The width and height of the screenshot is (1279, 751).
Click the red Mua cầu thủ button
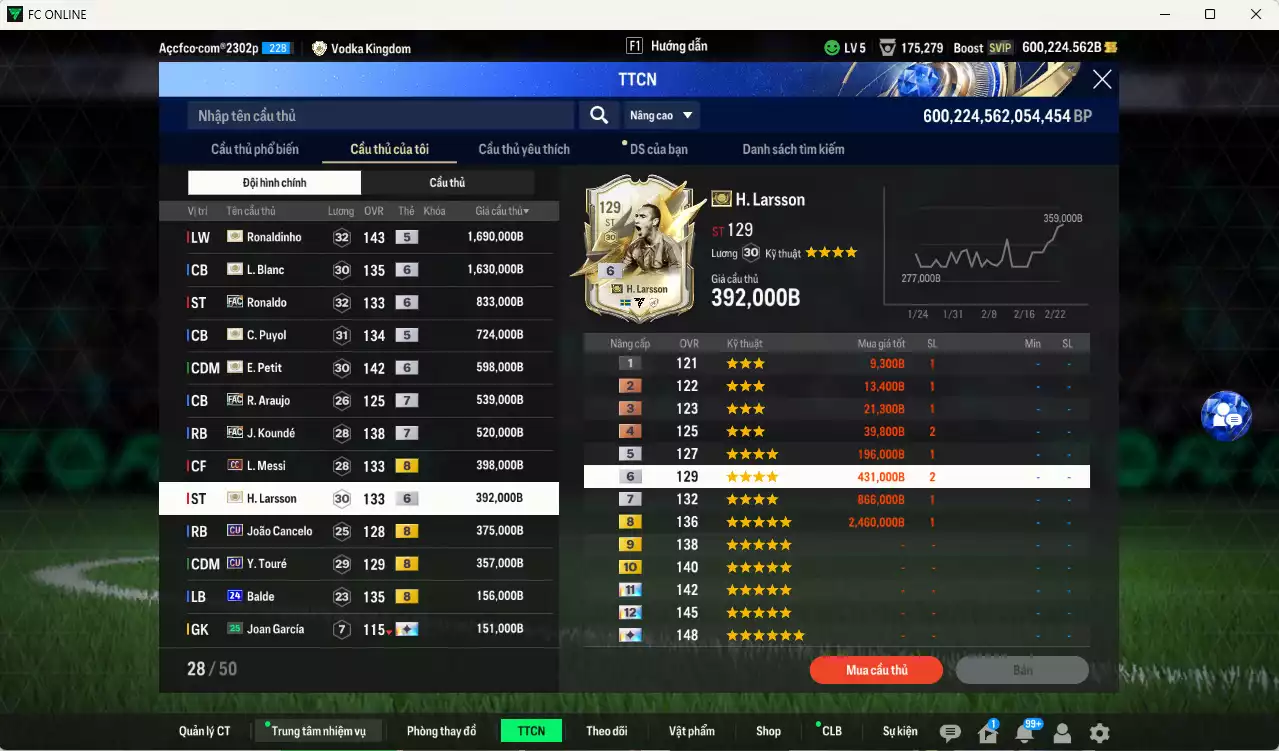click(876, 670)
